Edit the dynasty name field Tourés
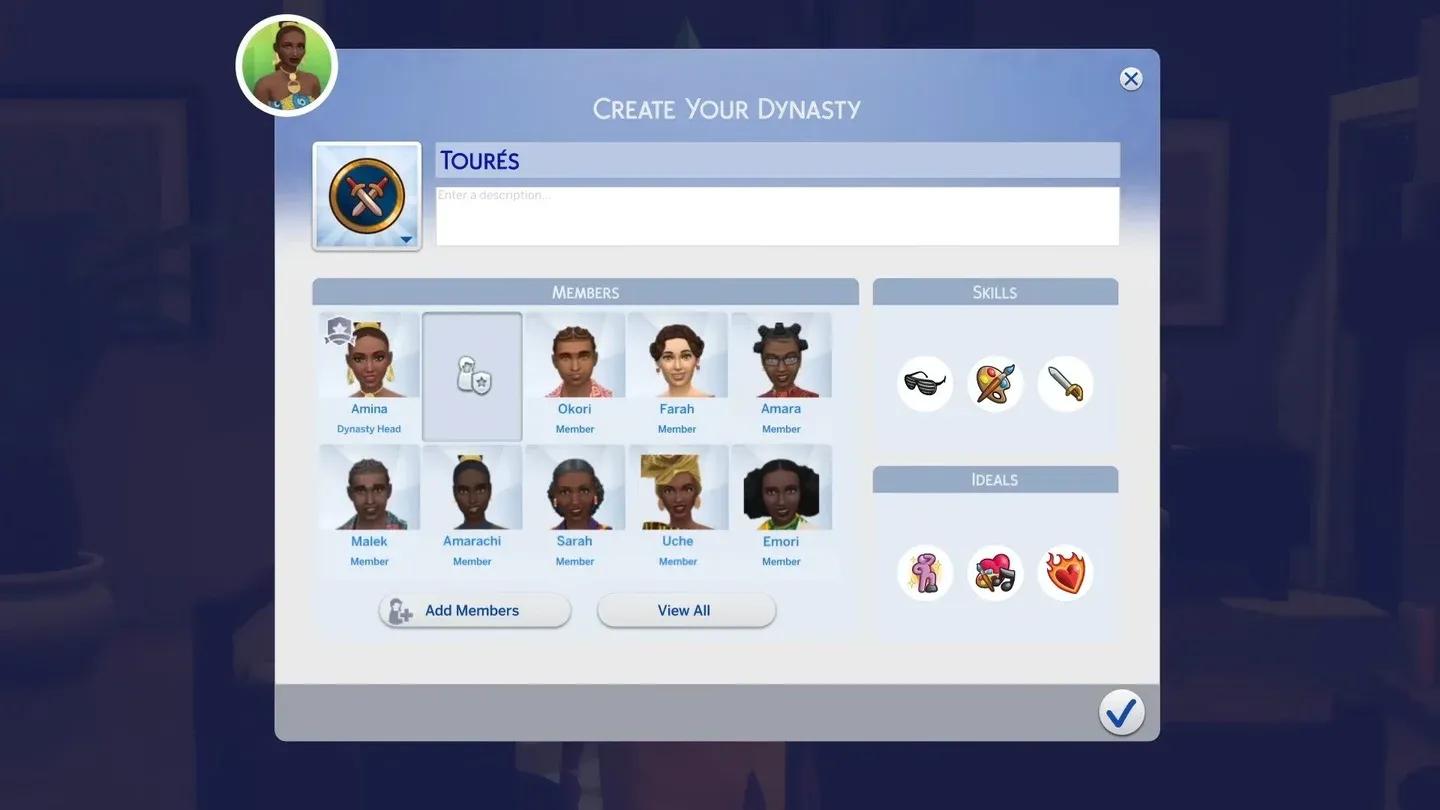 (777, 160)
